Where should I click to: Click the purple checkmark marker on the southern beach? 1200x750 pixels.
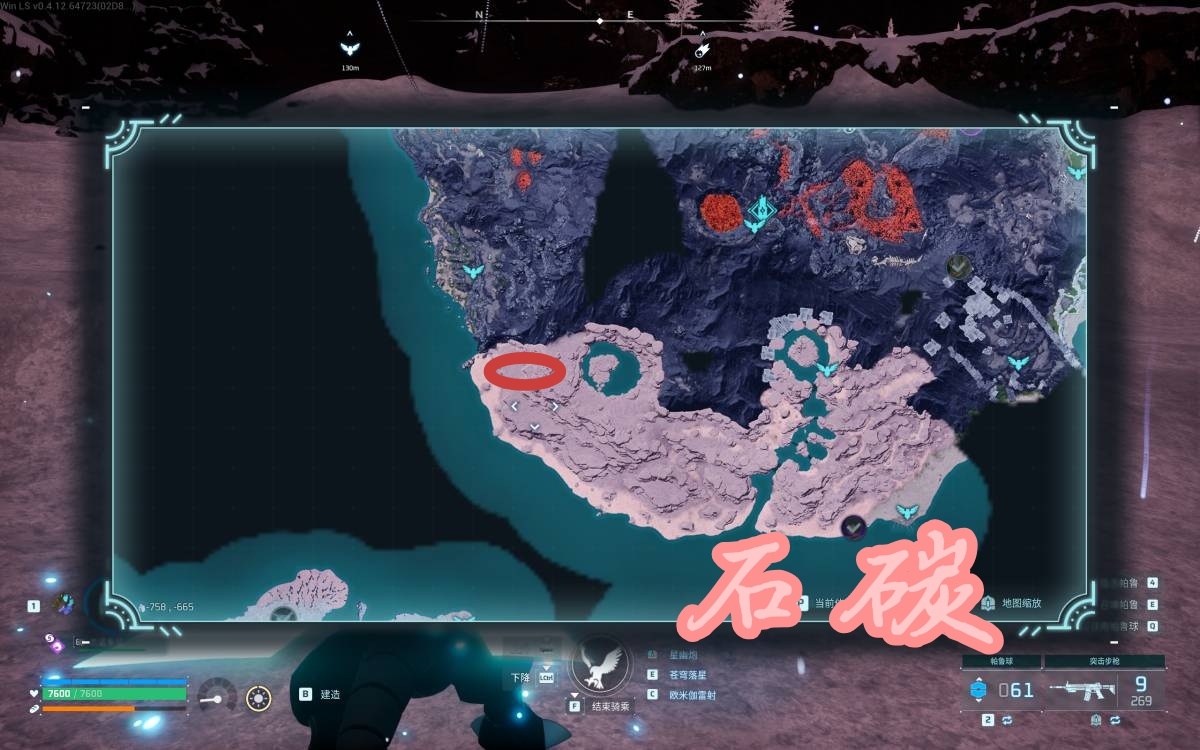(x=853, y=526)
